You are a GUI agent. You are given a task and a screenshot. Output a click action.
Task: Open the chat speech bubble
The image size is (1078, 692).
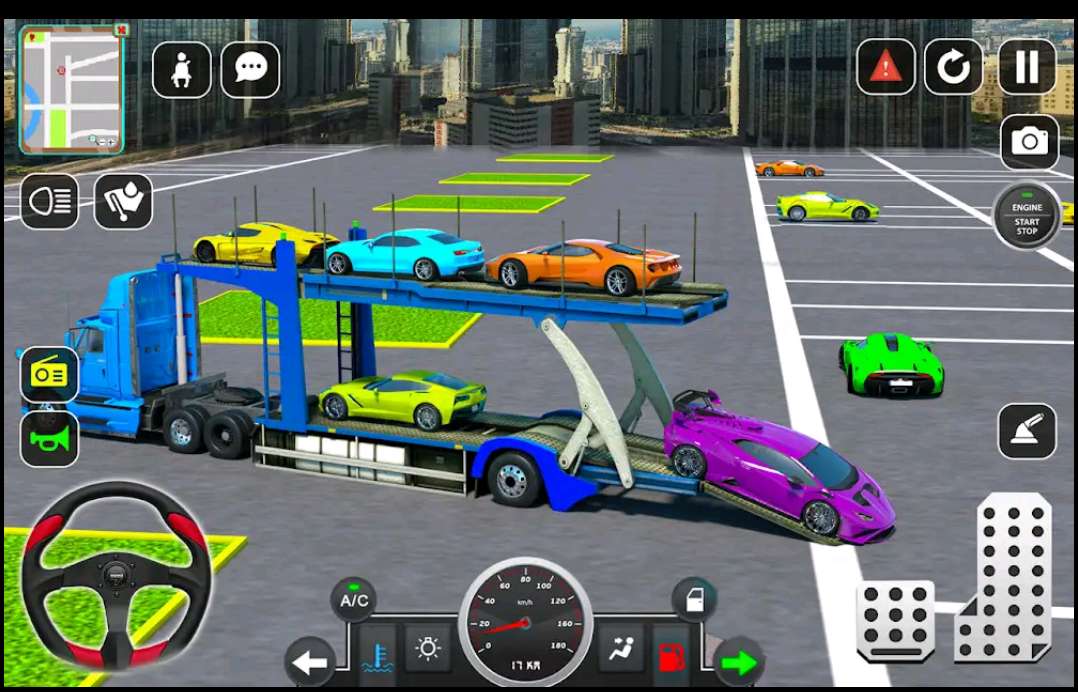249,69
